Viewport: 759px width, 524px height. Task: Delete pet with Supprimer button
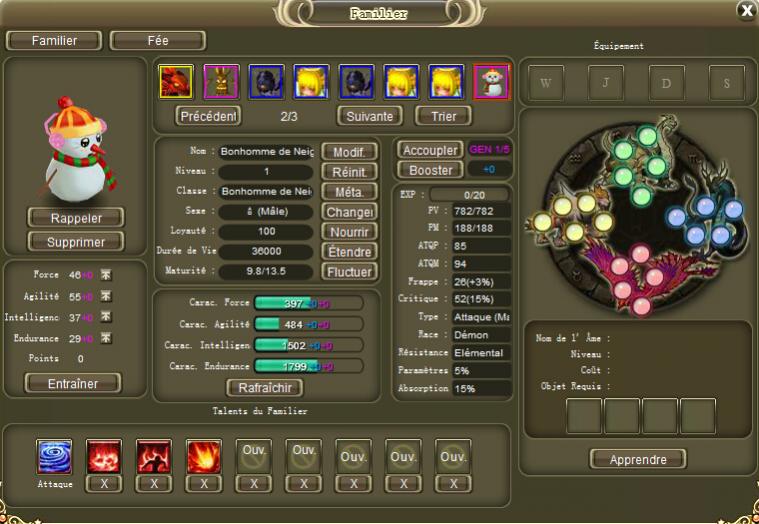[75, 241]
